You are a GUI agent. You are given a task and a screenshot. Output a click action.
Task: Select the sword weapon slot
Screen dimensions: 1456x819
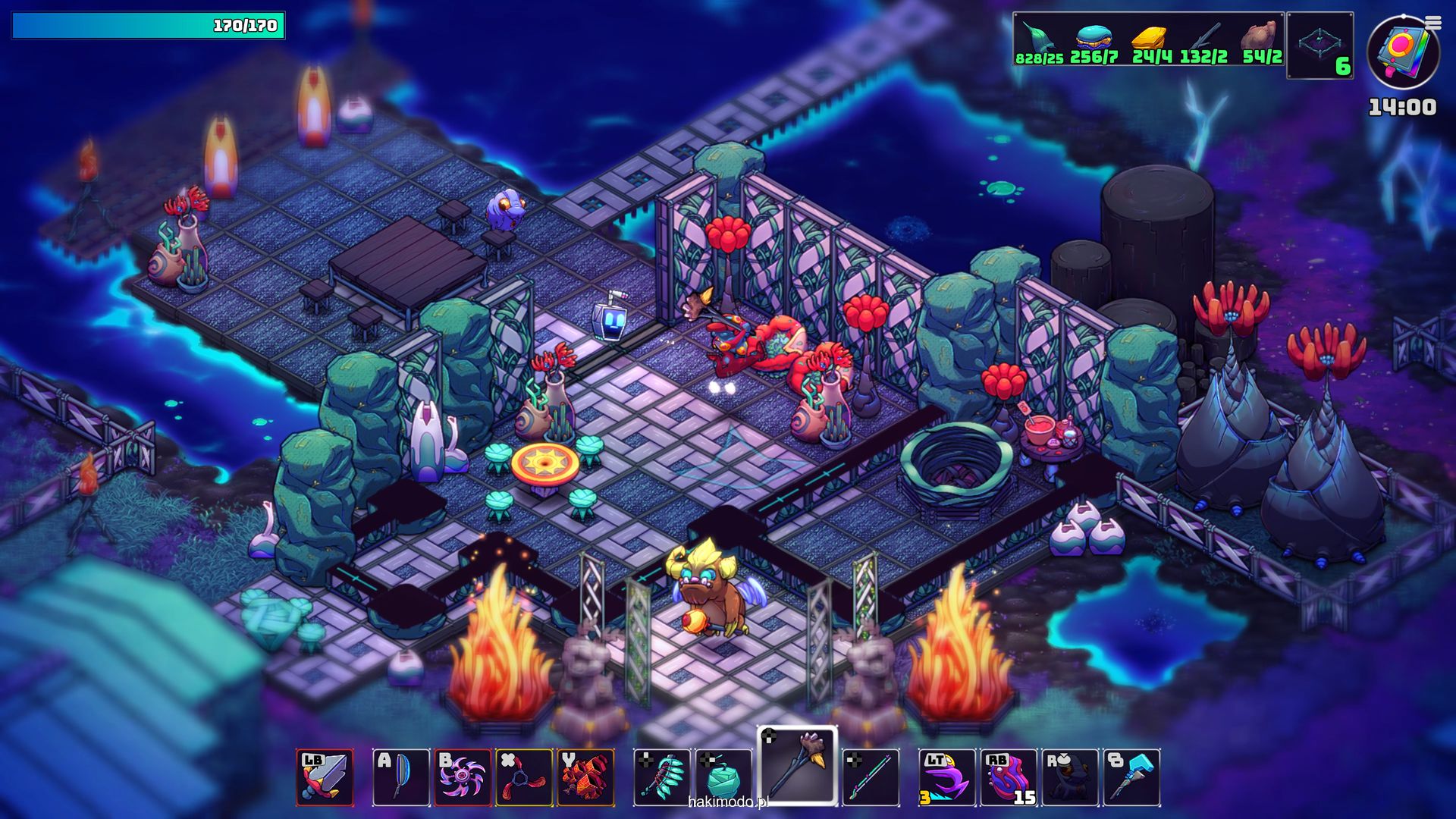(325, 777)
